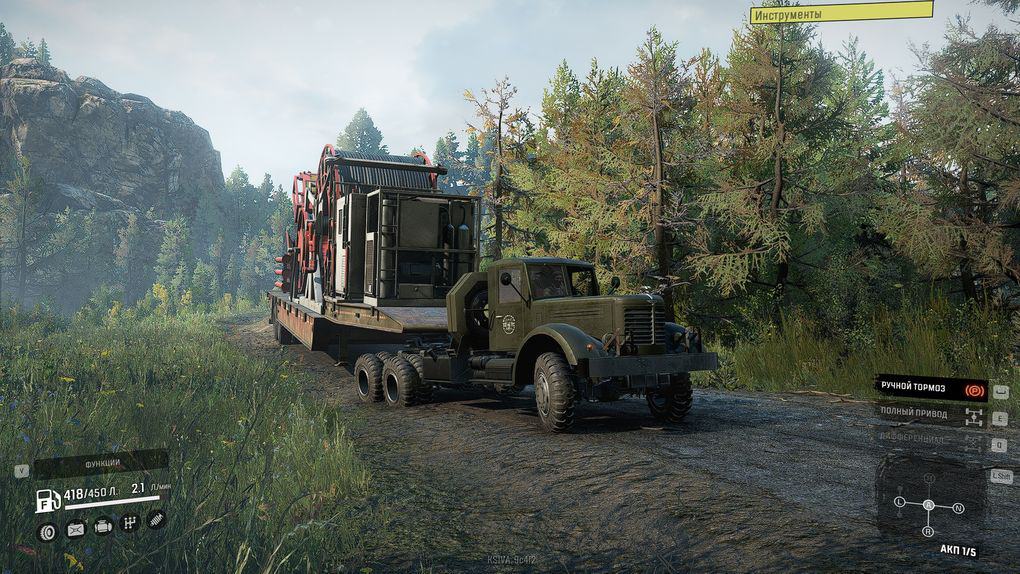
Task: Select the A automatic gear position
Action: coord(928,505)
